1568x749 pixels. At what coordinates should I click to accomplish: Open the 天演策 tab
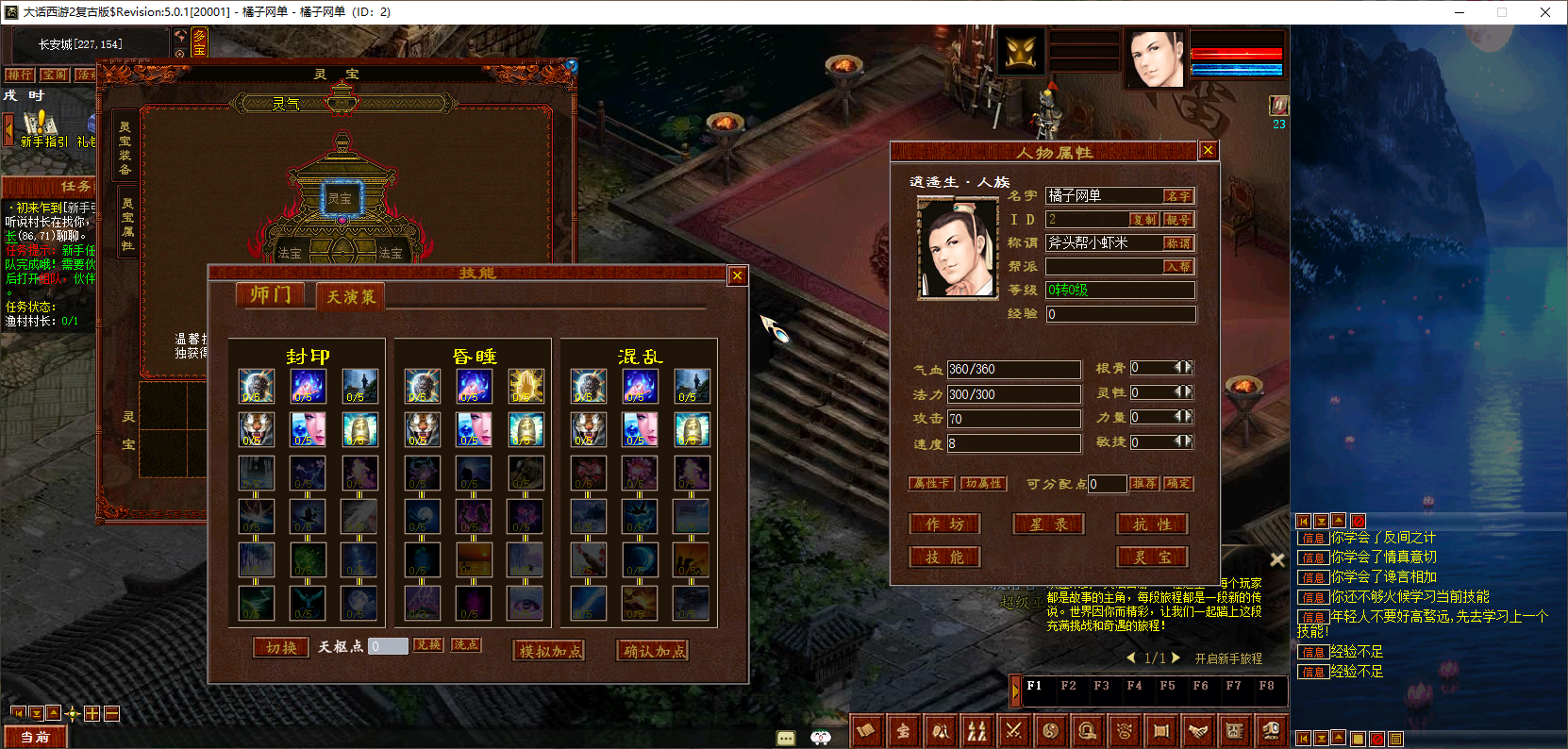(350, 297)
